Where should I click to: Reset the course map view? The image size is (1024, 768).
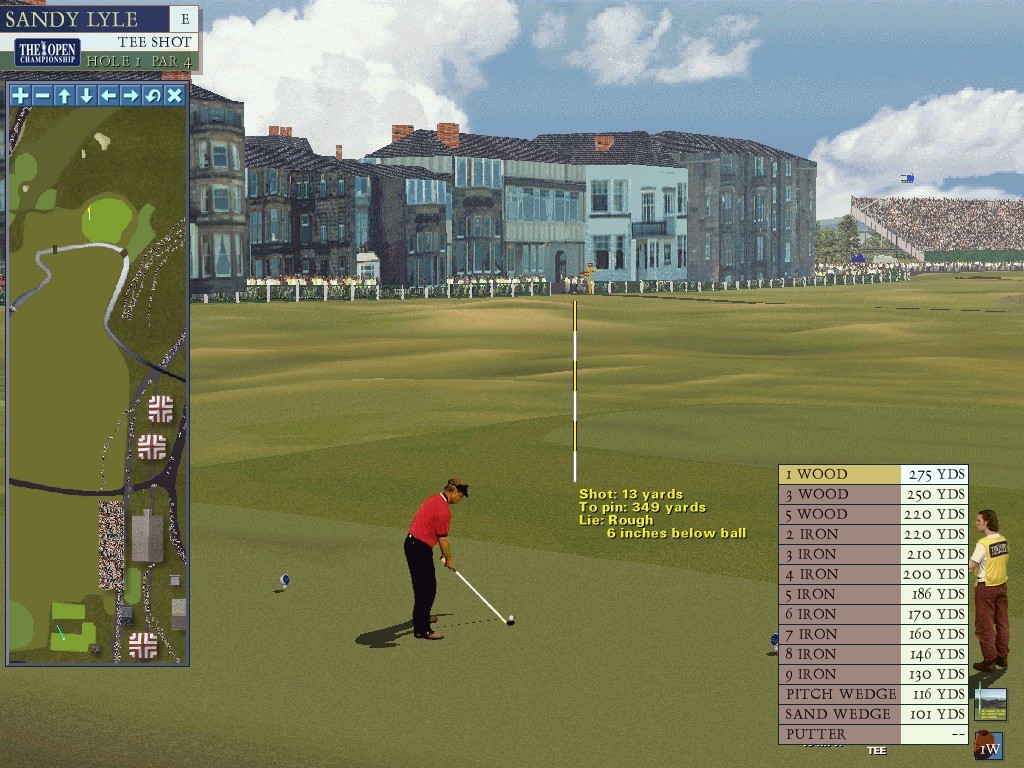[152, 96]
